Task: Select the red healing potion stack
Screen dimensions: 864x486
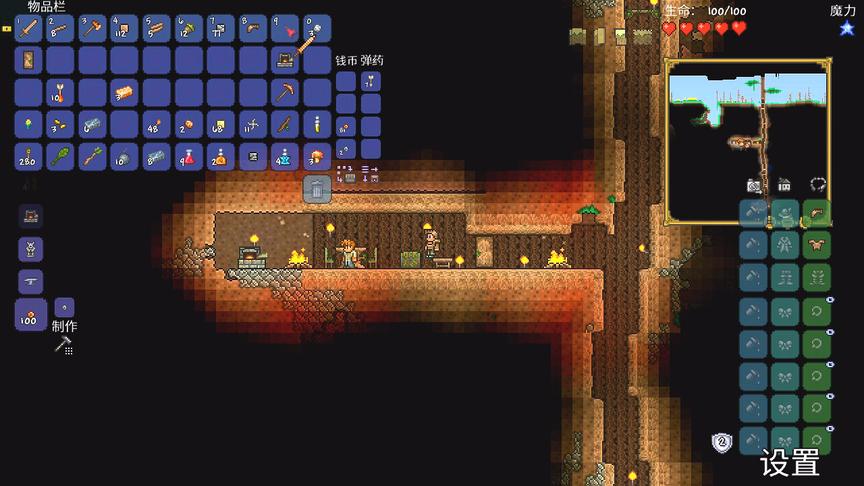Action: coord(189,156)
